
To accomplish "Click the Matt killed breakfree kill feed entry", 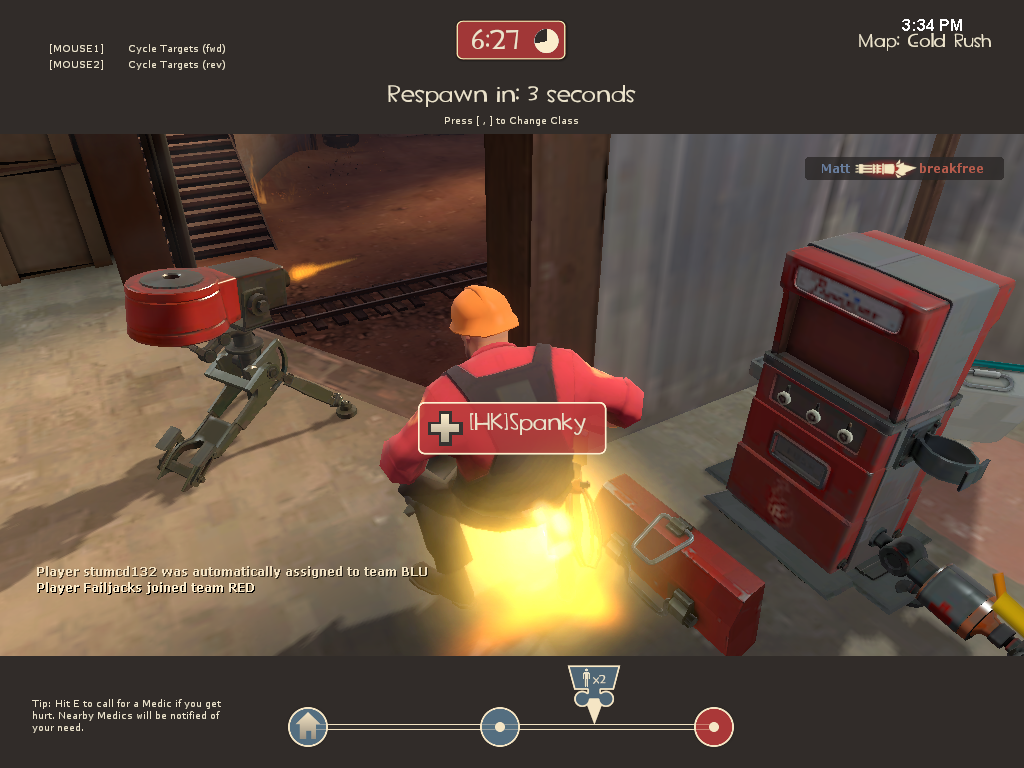I will (x=903, y=169).
